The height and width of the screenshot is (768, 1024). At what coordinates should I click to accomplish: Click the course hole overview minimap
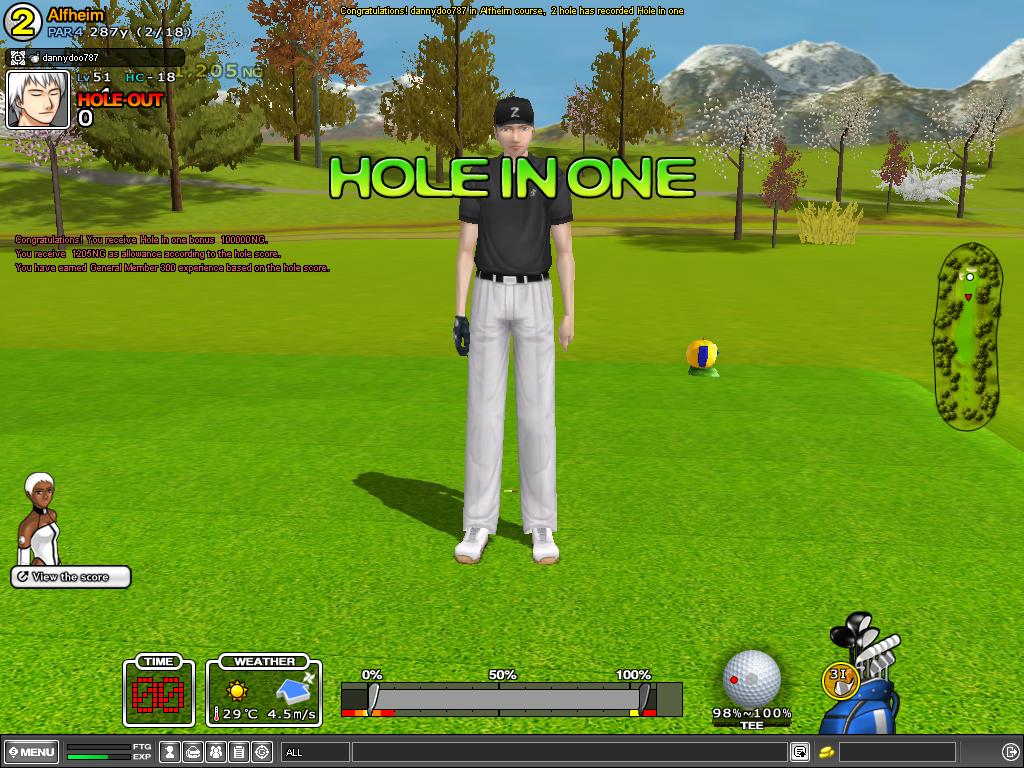point(967,335)
